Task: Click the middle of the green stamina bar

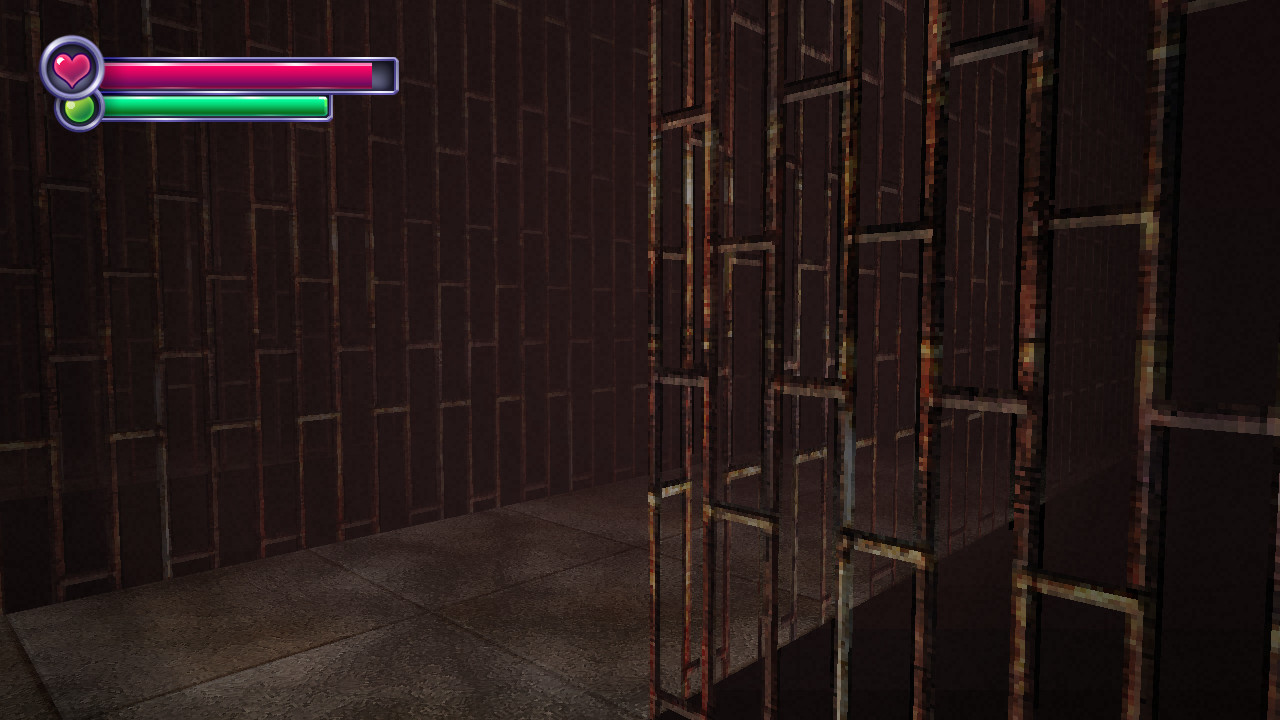Action: 215,104
